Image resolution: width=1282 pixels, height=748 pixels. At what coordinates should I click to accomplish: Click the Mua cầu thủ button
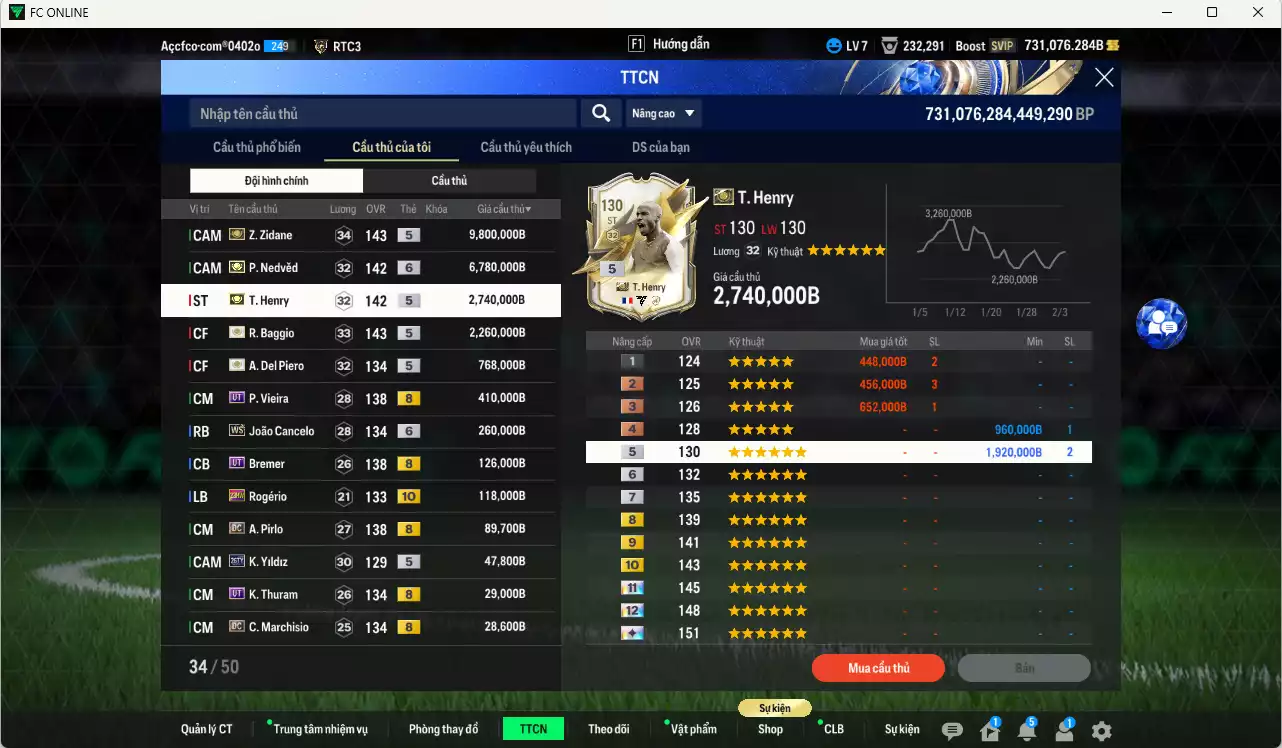click(x=878, y=668)
